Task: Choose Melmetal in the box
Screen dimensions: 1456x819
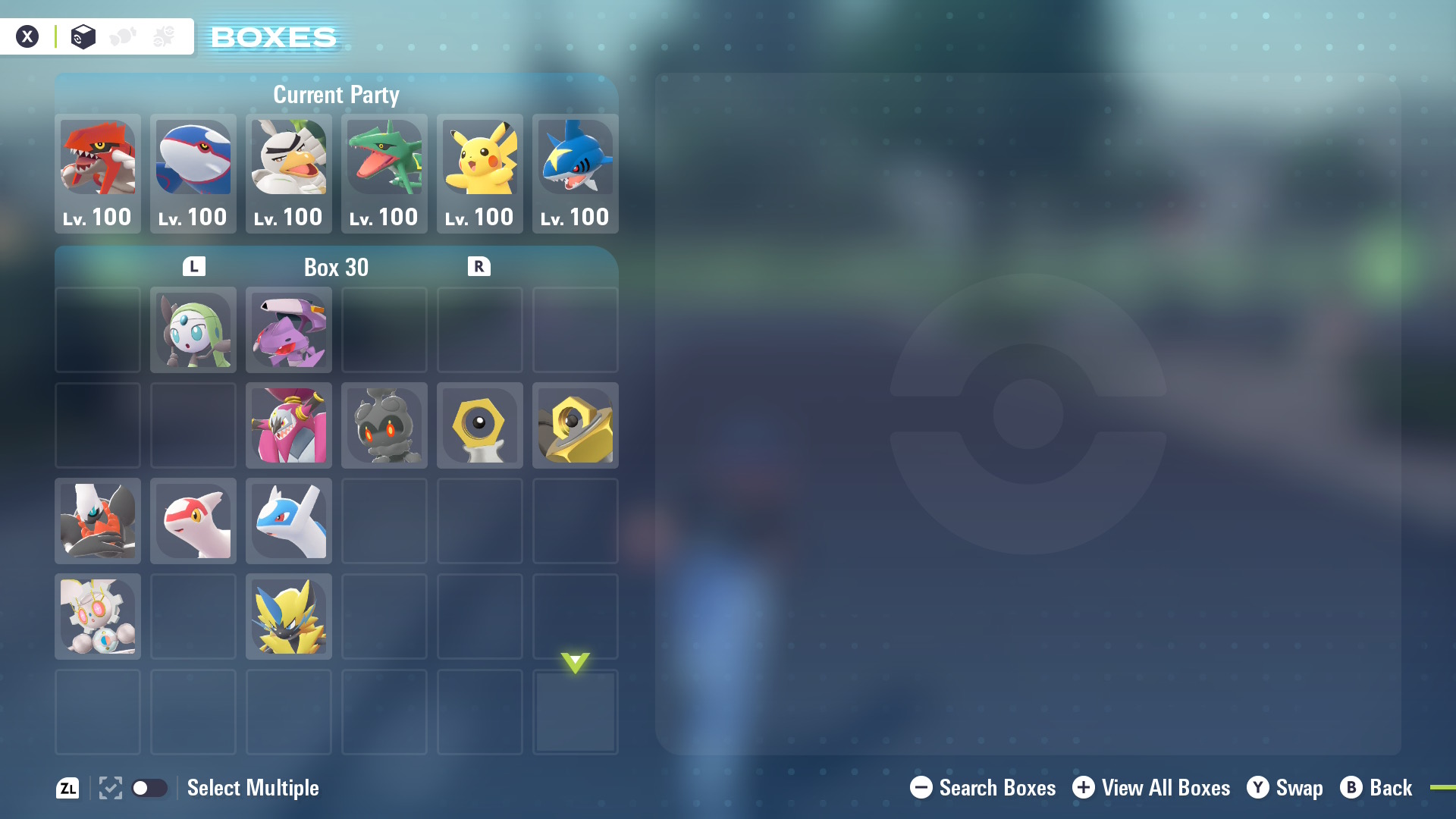Action: [576, 425]
